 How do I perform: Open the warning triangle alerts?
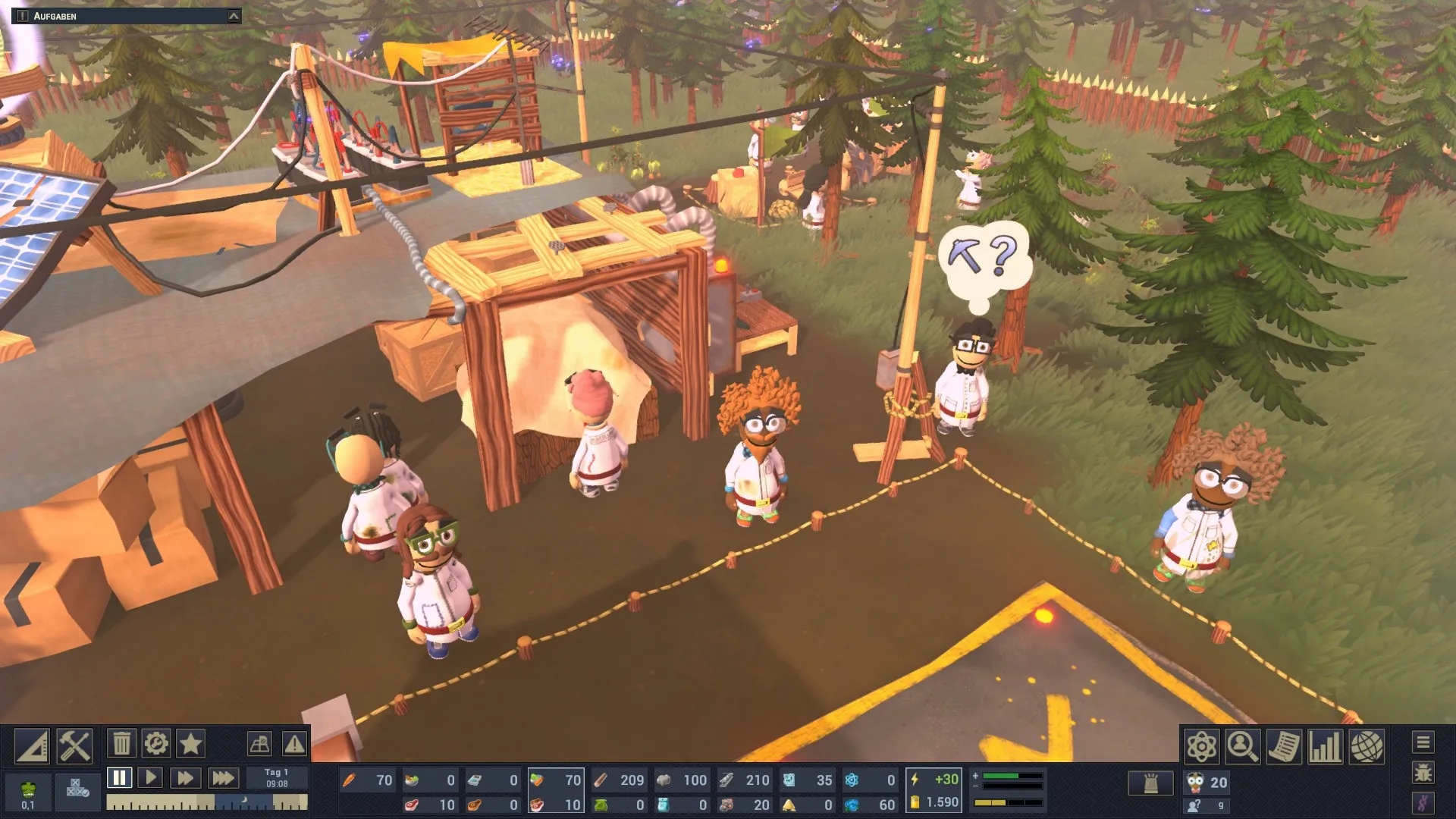pyautogui.click(x=294, y=744)
